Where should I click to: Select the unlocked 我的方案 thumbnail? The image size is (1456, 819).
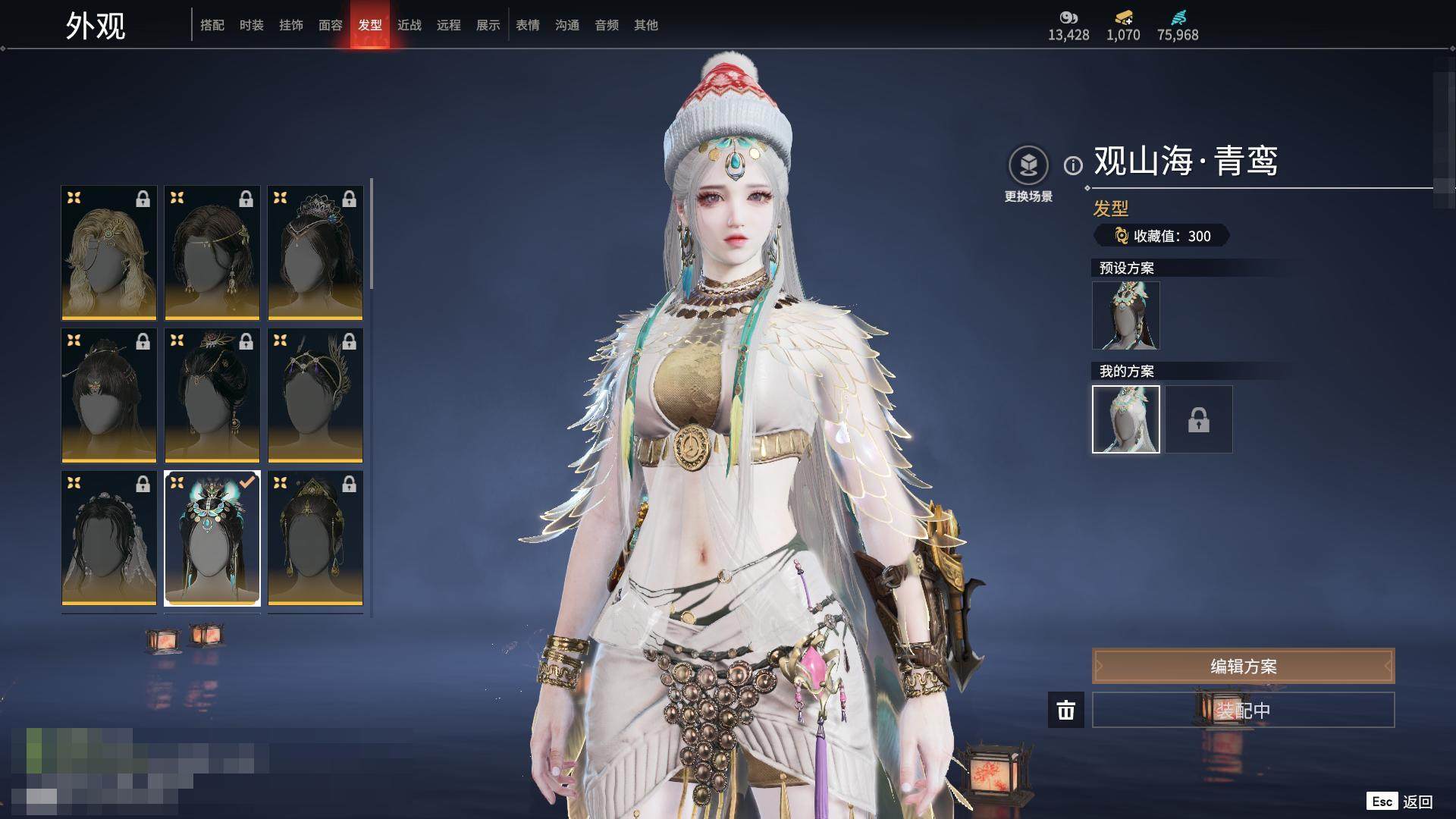click(1125, 419)
